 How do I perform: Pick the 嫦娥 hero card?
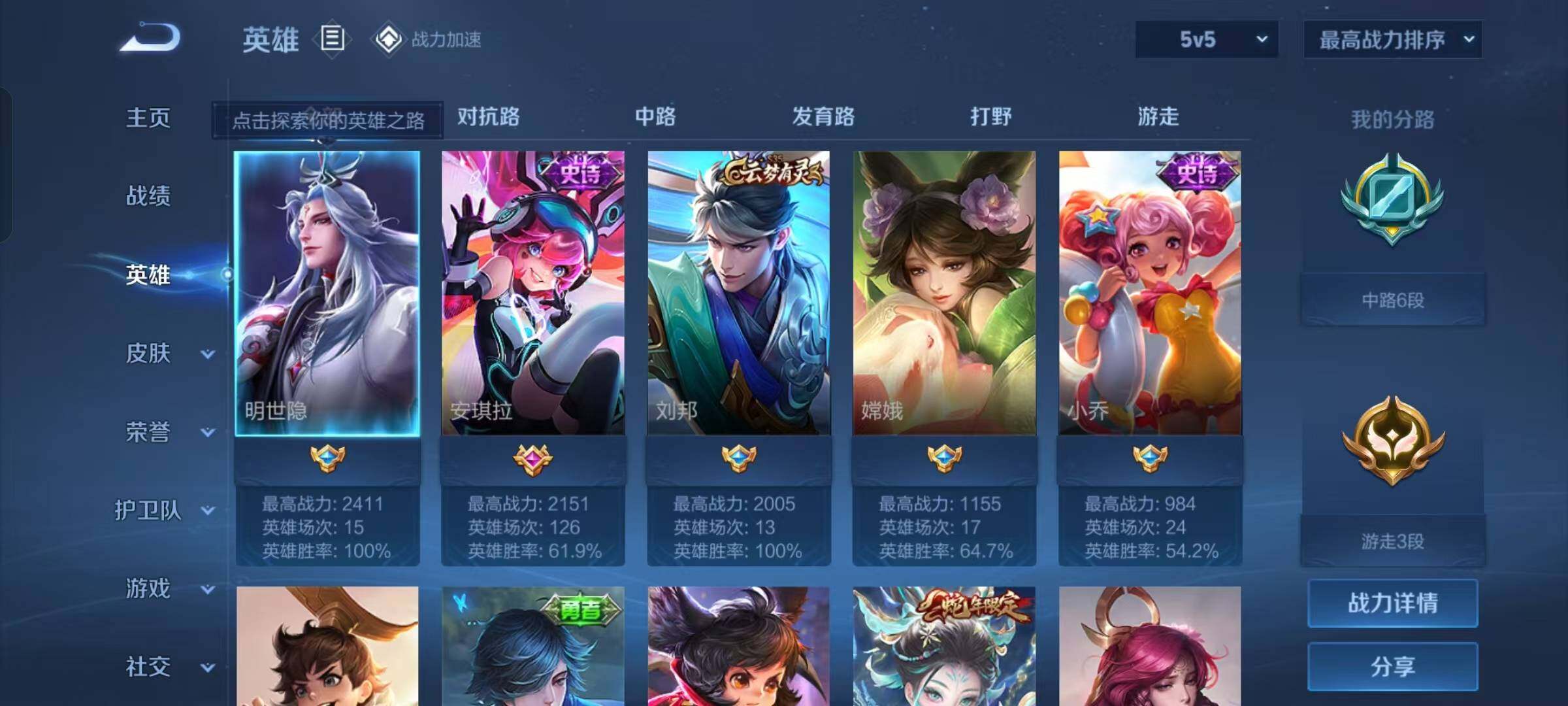click(944, 294)
